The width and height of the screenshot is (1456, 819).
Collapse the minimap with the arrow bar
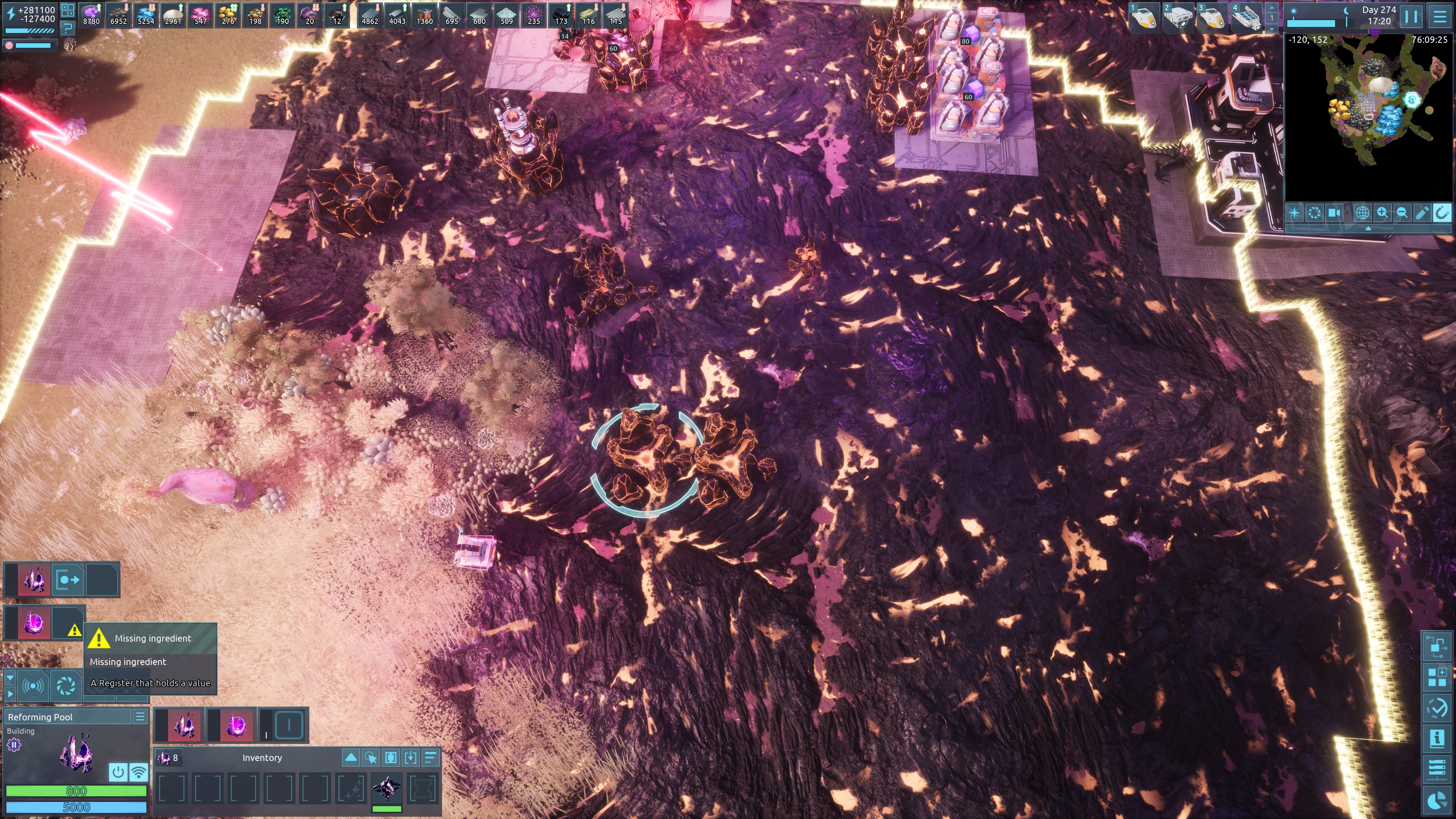point(1368,228)
